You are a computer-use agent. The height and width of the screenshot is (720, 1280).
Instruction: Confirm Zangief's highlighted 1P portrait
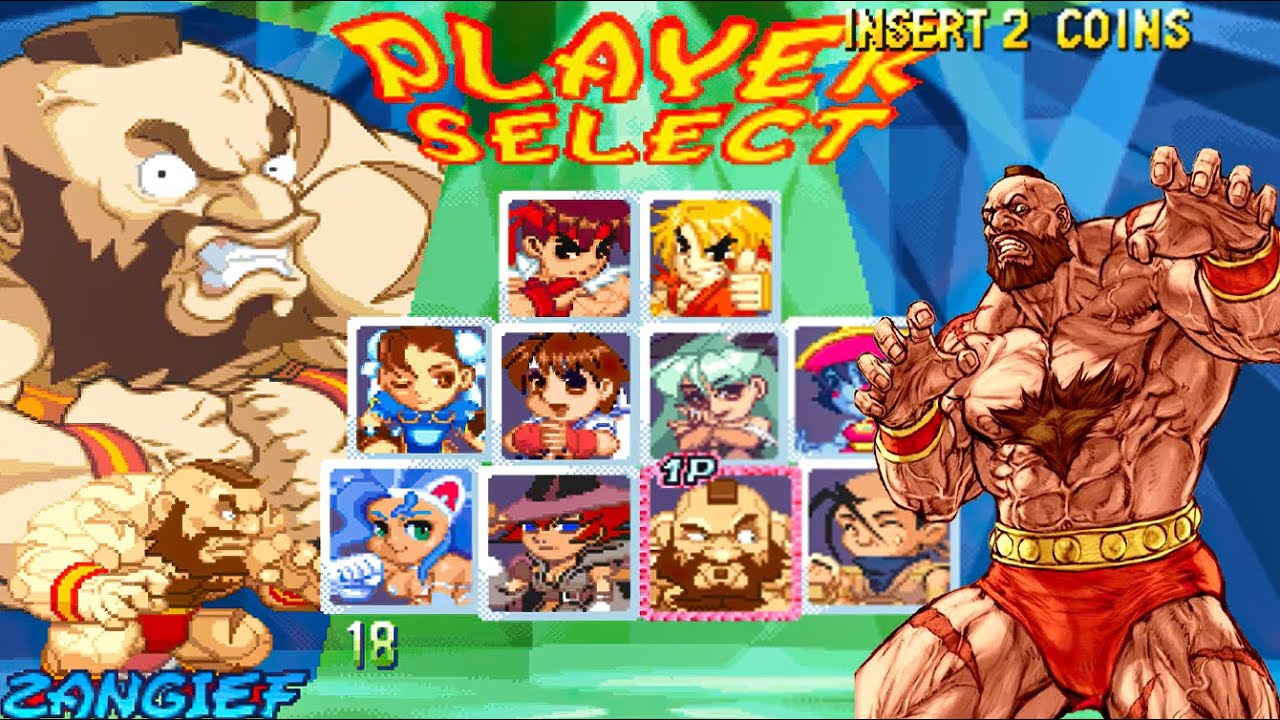pyautogui.click(x=720, y=541)
